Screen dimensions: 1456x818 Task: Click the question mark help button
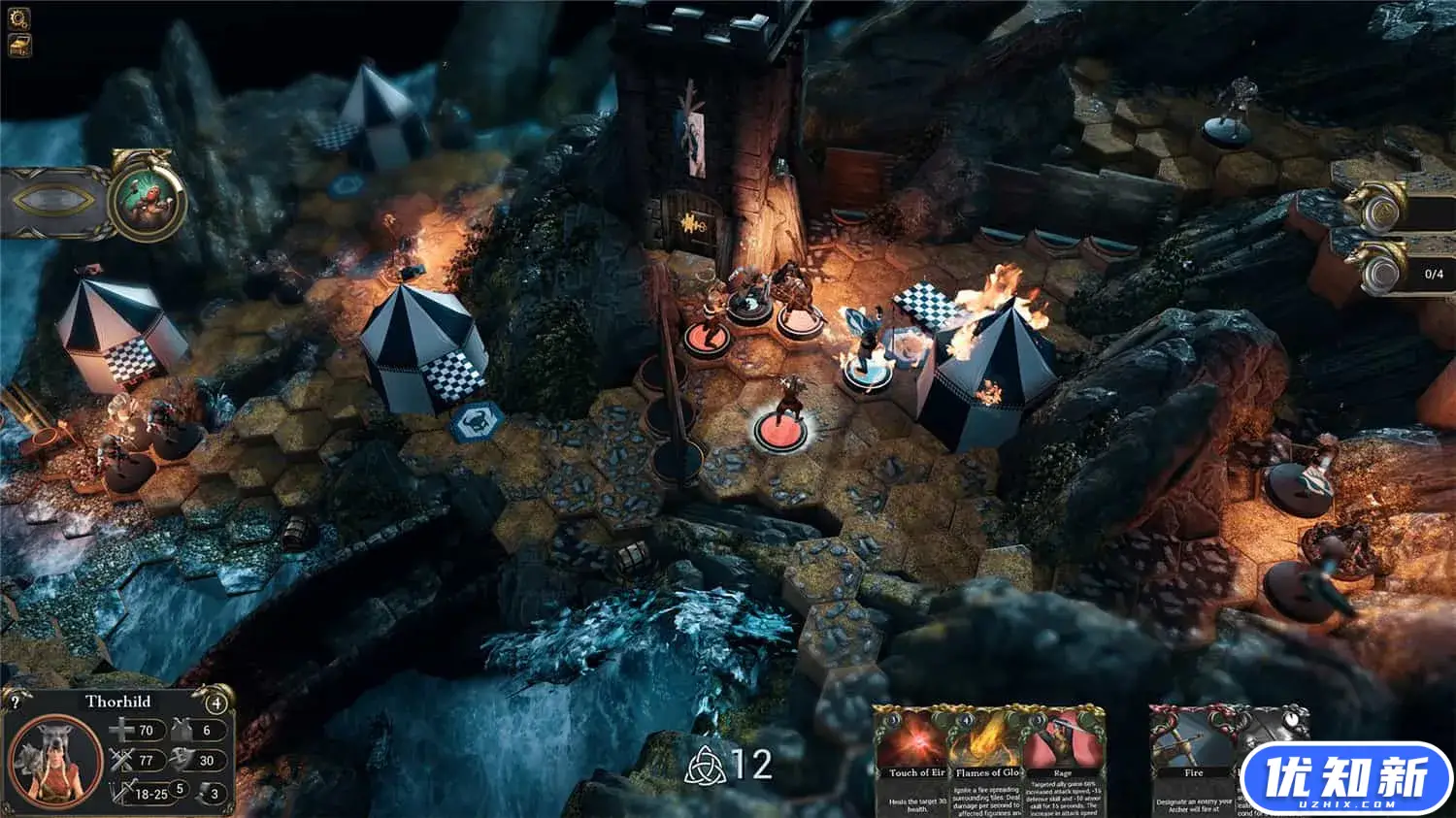coord(15,702)
